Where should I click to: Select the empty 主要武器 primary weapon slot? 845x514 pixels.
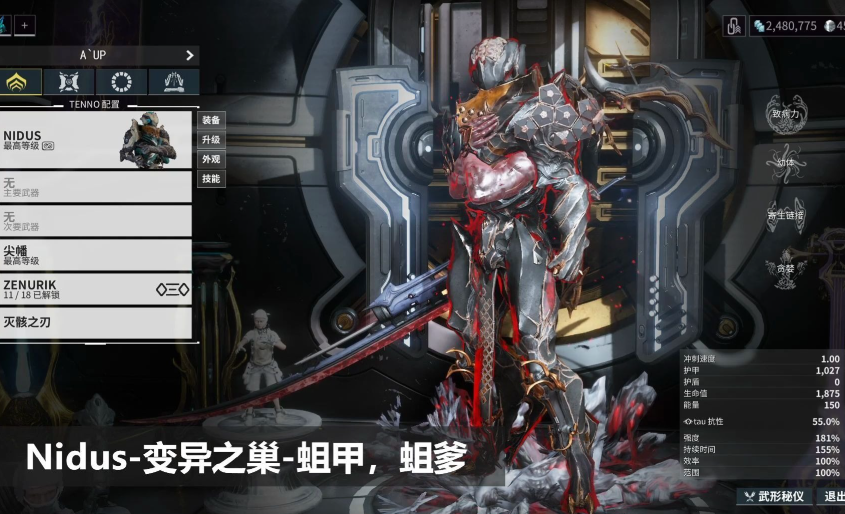[95, 187]
